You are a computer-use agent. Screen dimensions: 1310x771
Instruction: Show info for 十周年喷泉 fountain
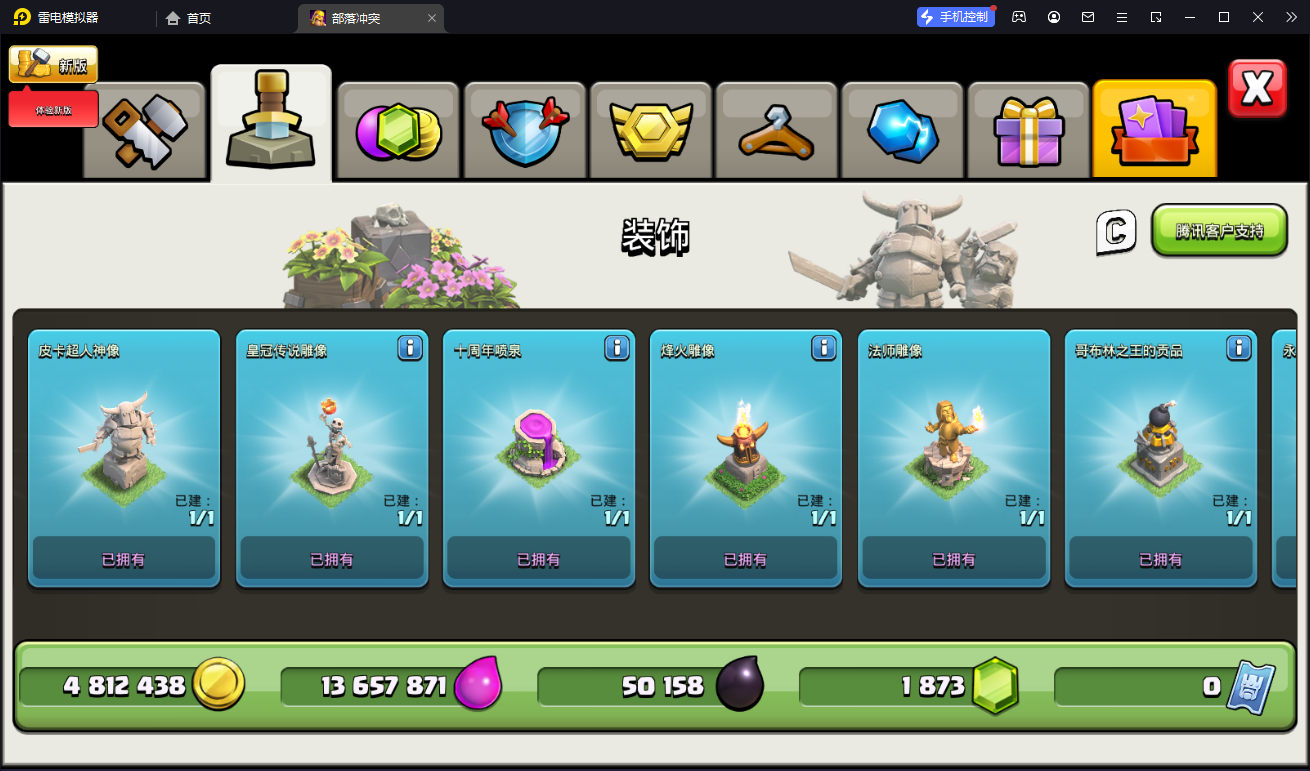617,348
